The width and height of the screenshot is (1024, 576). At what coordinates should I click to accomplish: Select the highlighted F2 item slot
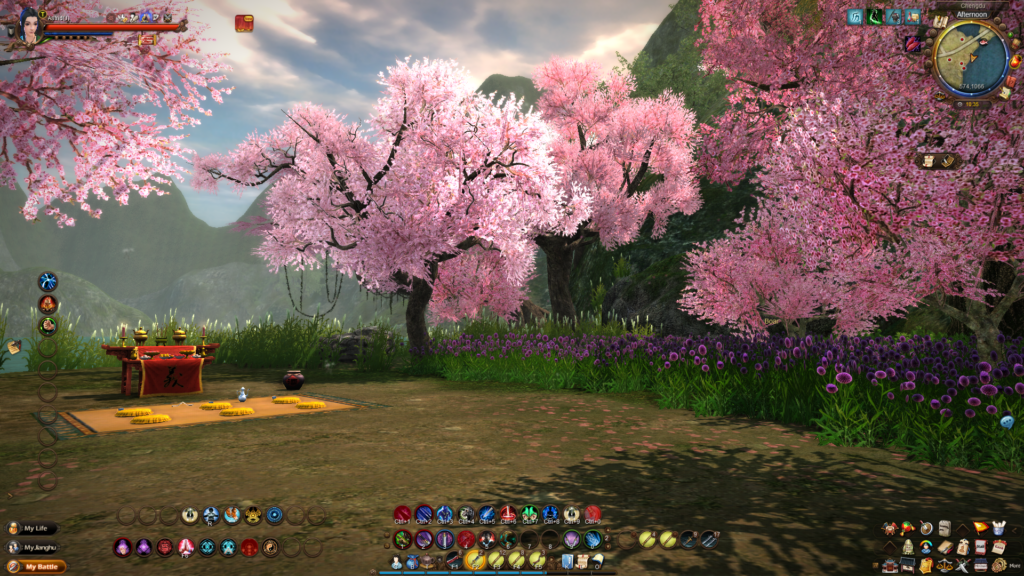[x=475, y=560]
